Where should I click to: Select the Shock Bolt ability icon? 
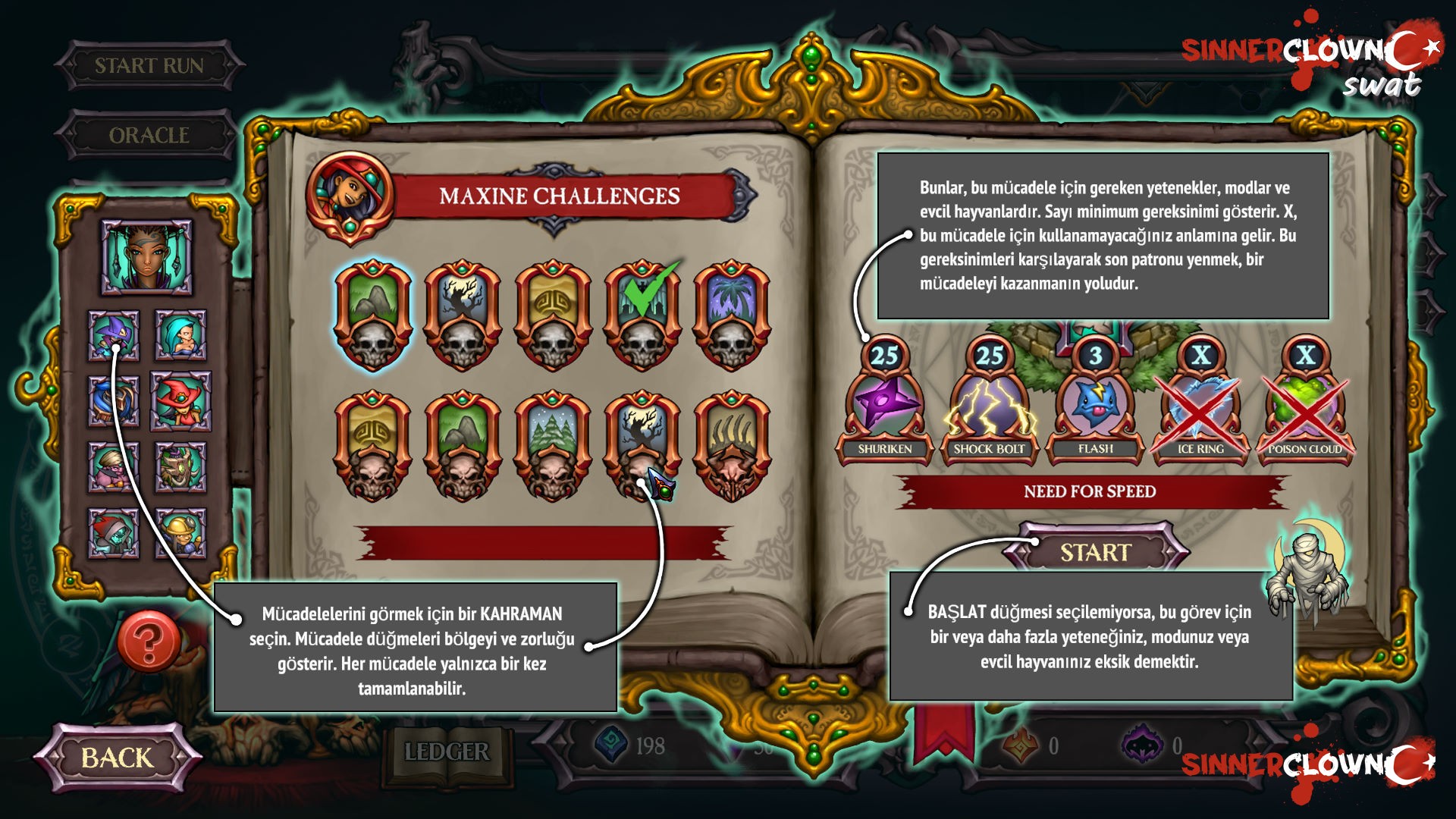(990, 406)
